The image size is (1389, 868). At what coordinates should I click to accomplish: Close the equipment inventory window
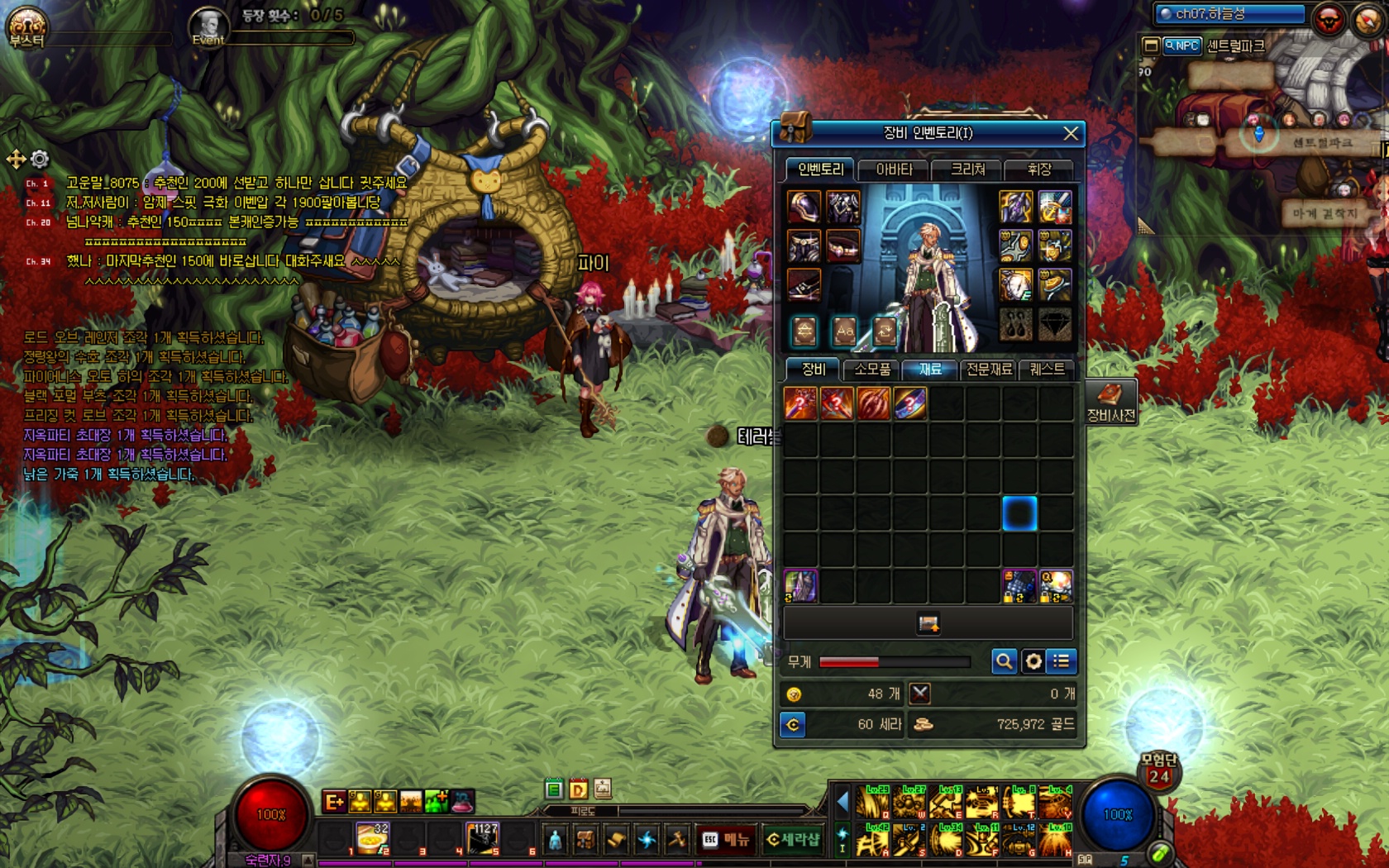[x=1071, y=133]
